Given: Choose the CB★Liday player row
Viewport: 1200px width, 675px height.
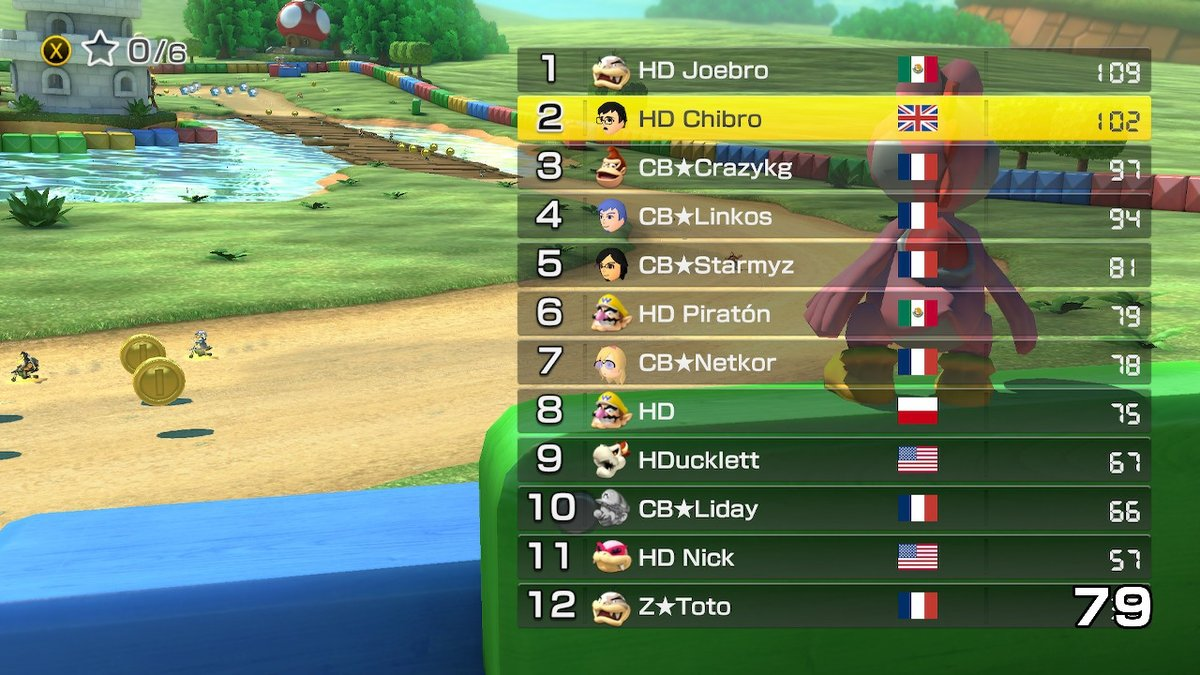Looking at the screenshot, I should [833, 509].
